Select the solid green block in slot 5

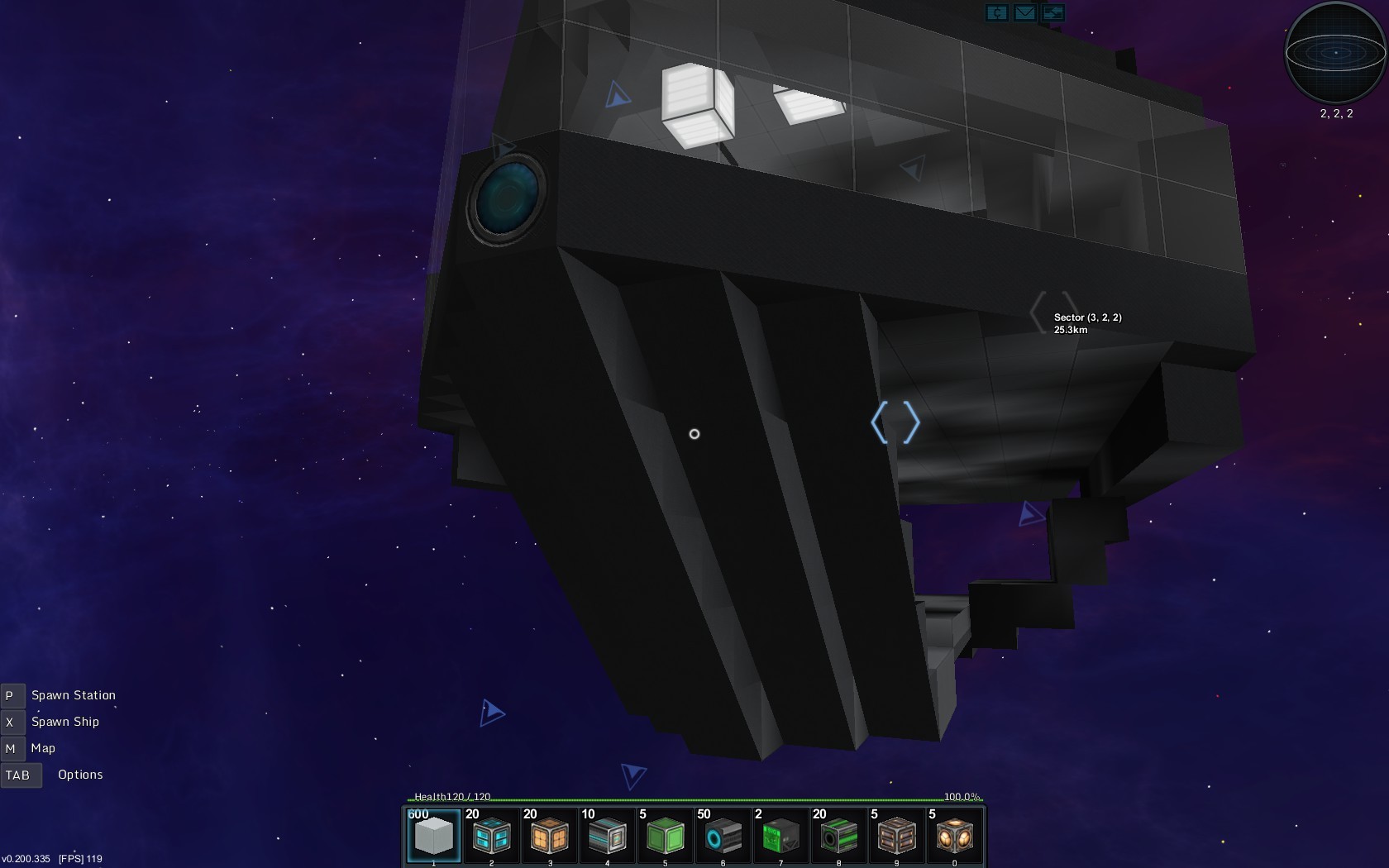tap(665, 836)
